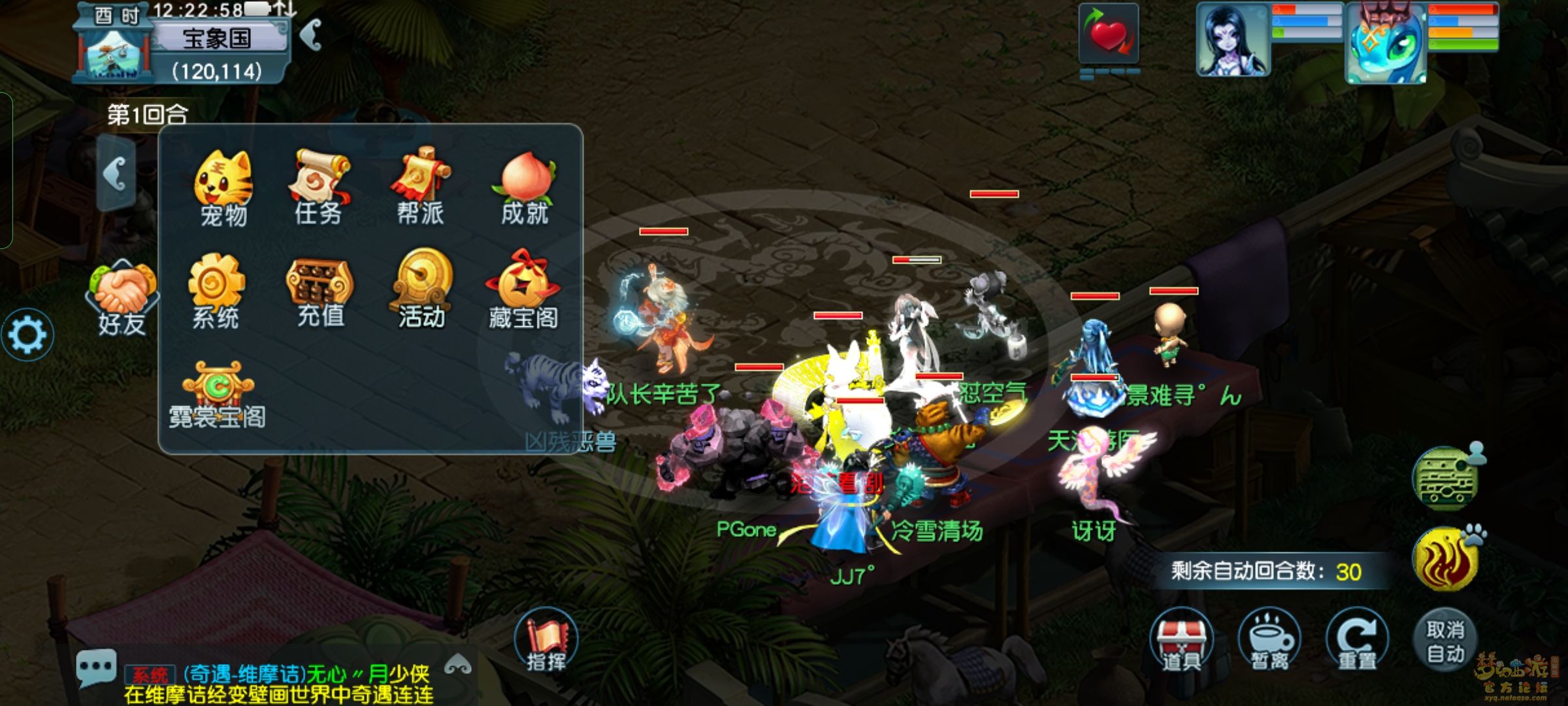The image size is (1568, 706).
Task: Open the 成就 achievements peach icon
Action: coord(525,188)
